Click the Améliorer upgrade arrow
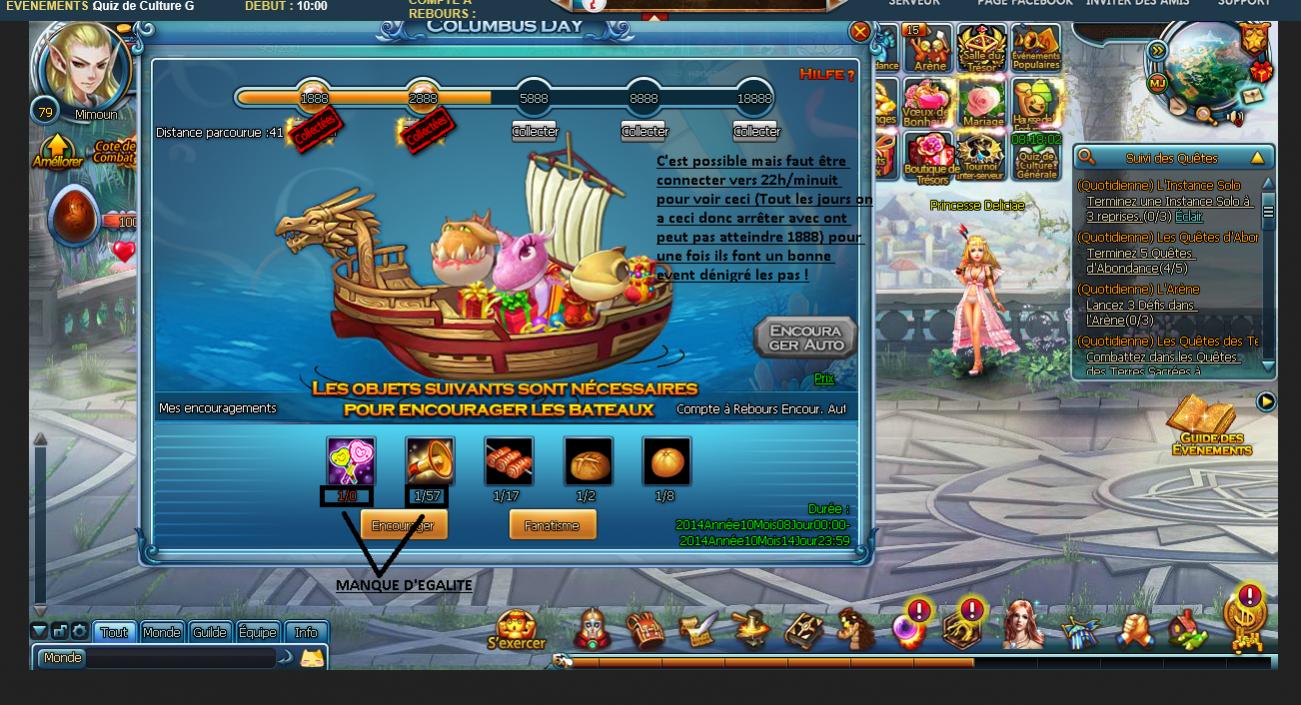The image size is (1301, 705). (58, 152)
